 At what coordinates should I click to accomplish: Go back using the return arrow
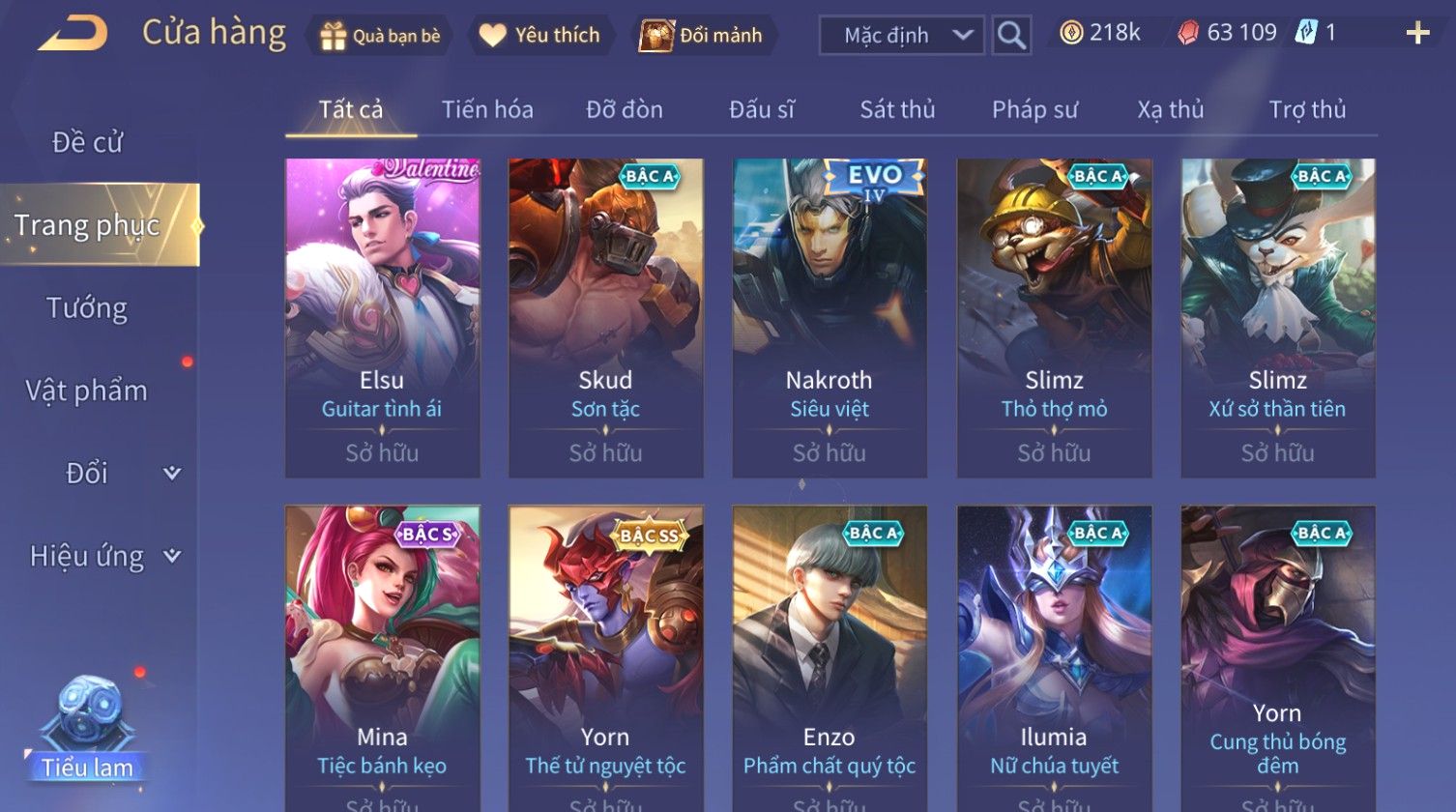tap(73, 35)
